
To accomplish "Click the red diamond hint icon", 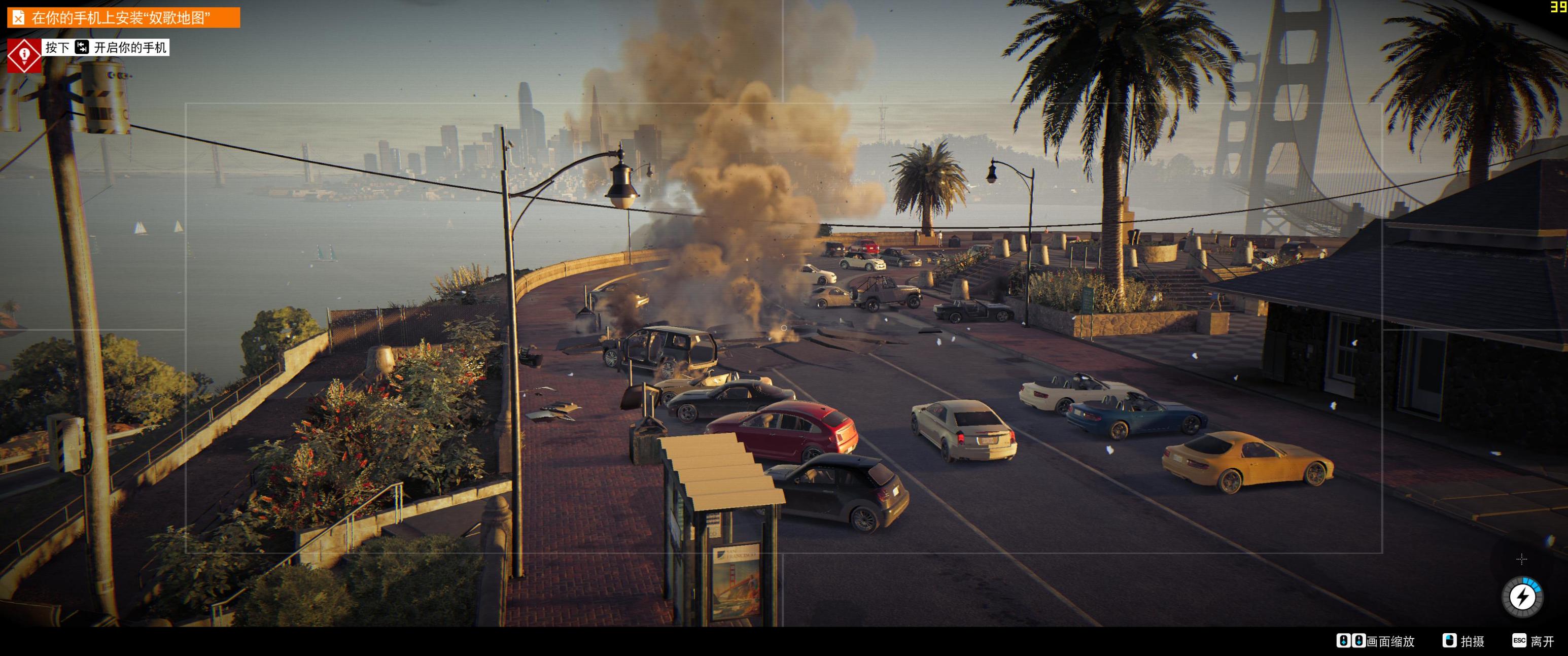I will click(24, 55).
